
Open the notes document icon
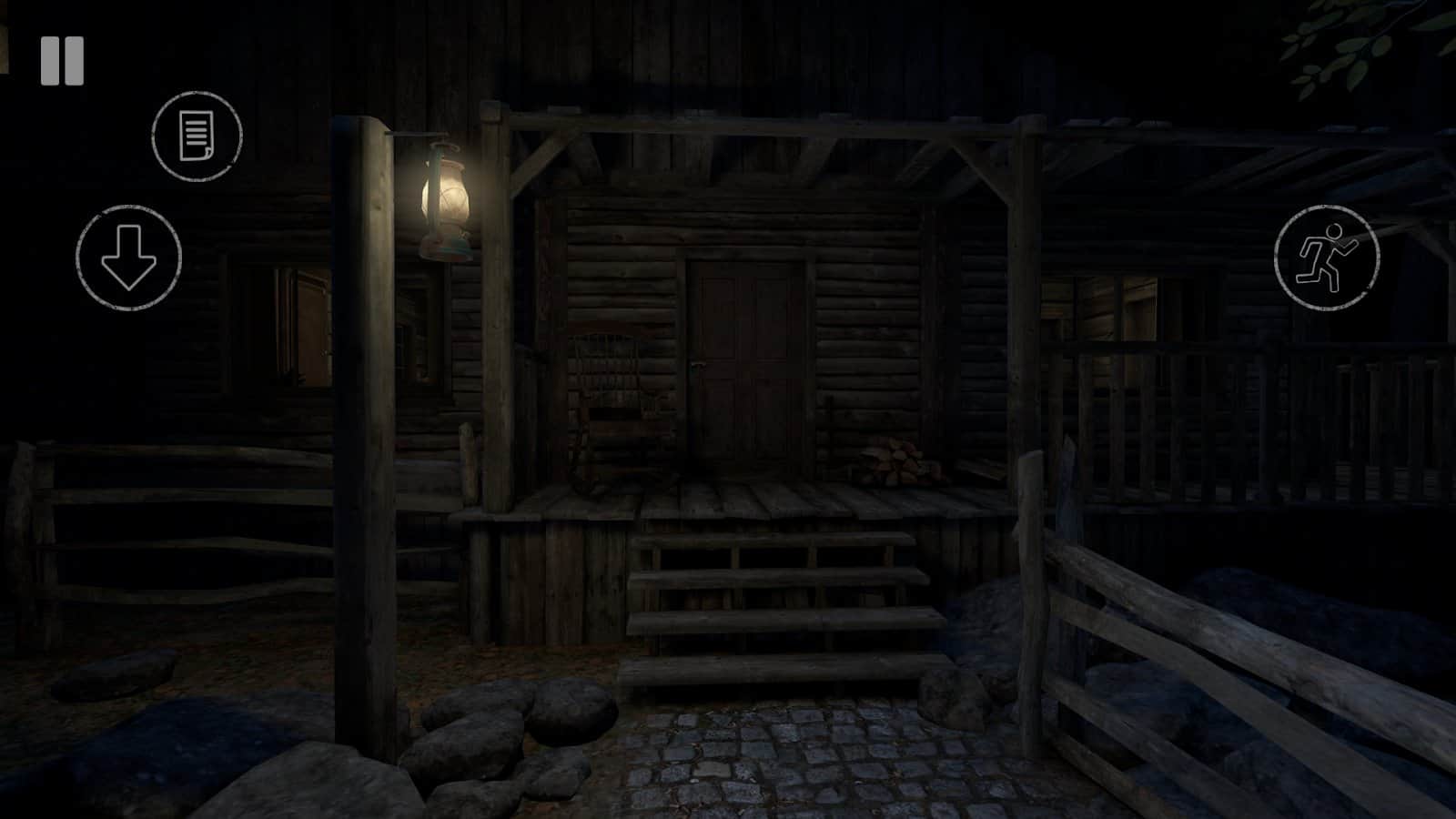(x=197, y=136)
